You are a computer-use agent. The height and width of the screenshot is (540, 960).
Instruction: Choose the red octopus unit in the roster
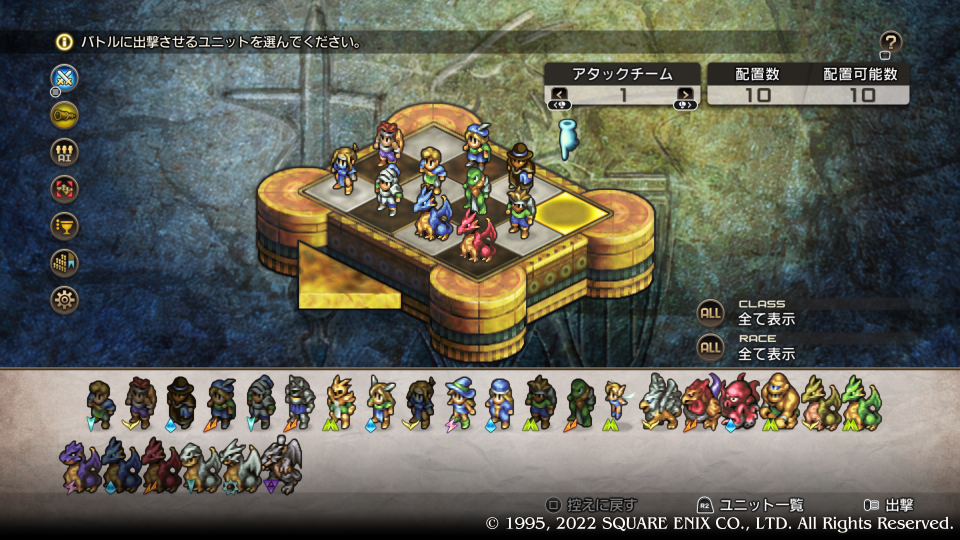pyautogui.click(x=741, y=402)
